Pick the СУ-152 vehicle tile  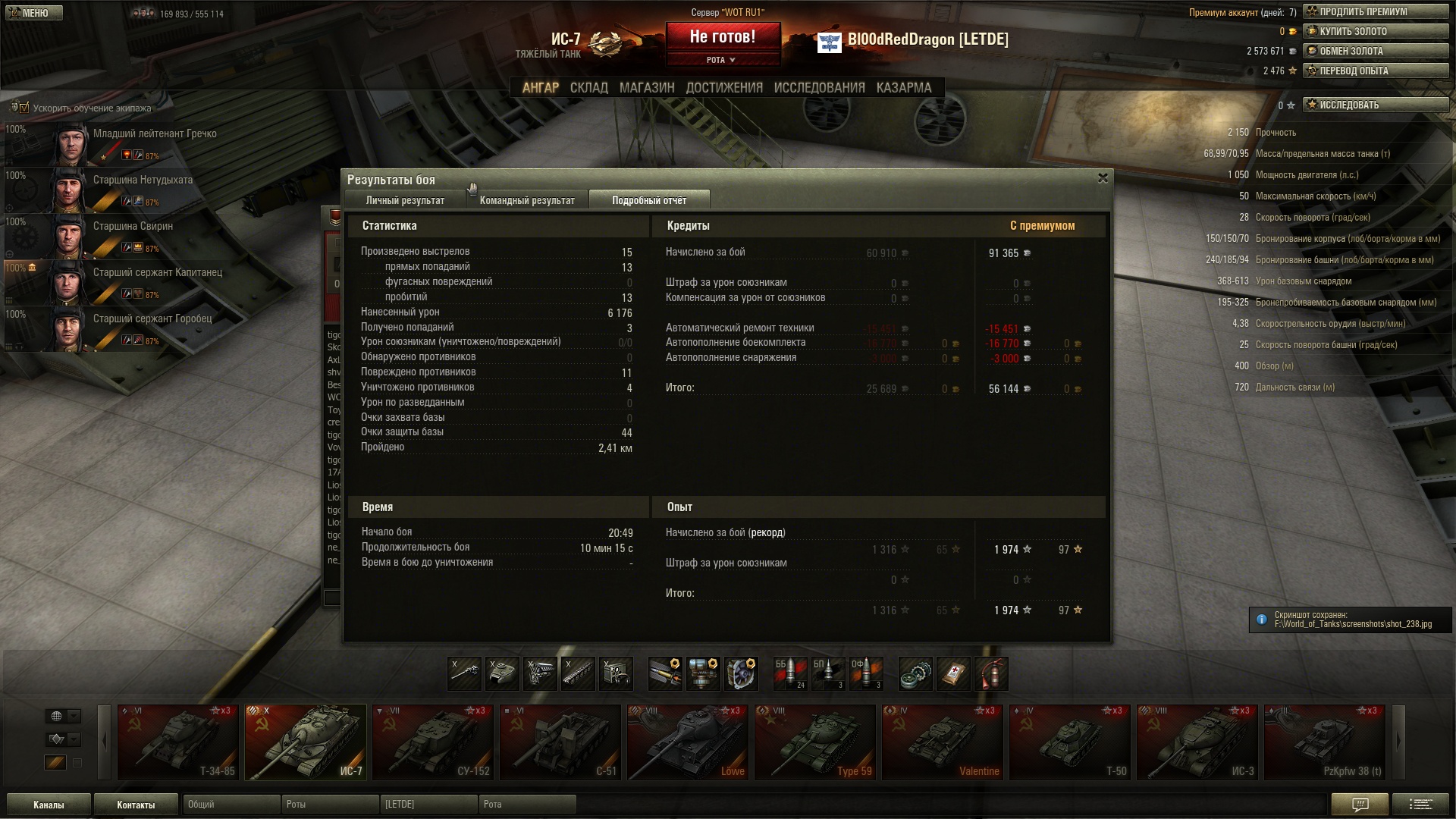pyautogui.click(x=432, y=742)
